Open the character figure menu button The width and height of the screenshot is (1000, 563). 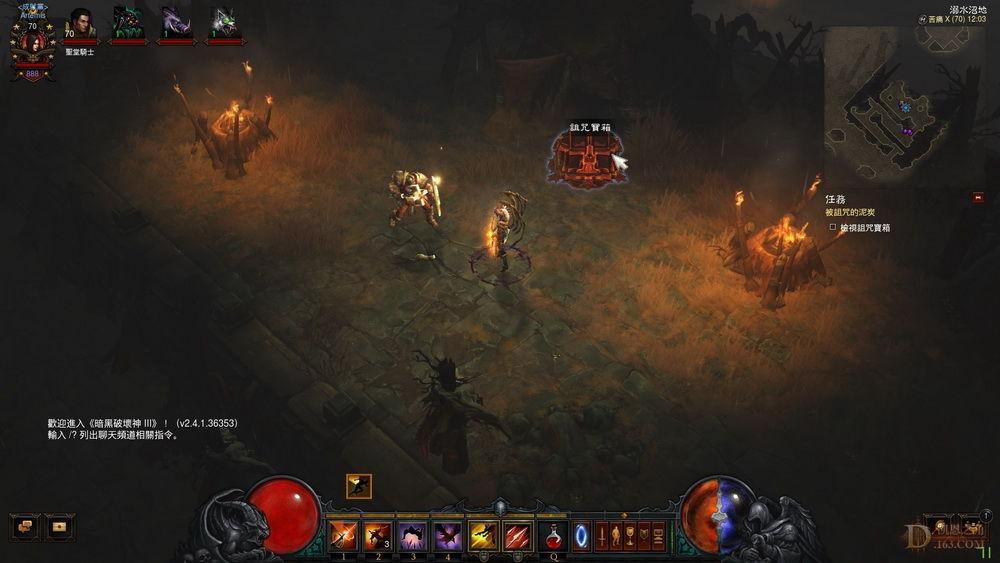(x=615, y=536)
